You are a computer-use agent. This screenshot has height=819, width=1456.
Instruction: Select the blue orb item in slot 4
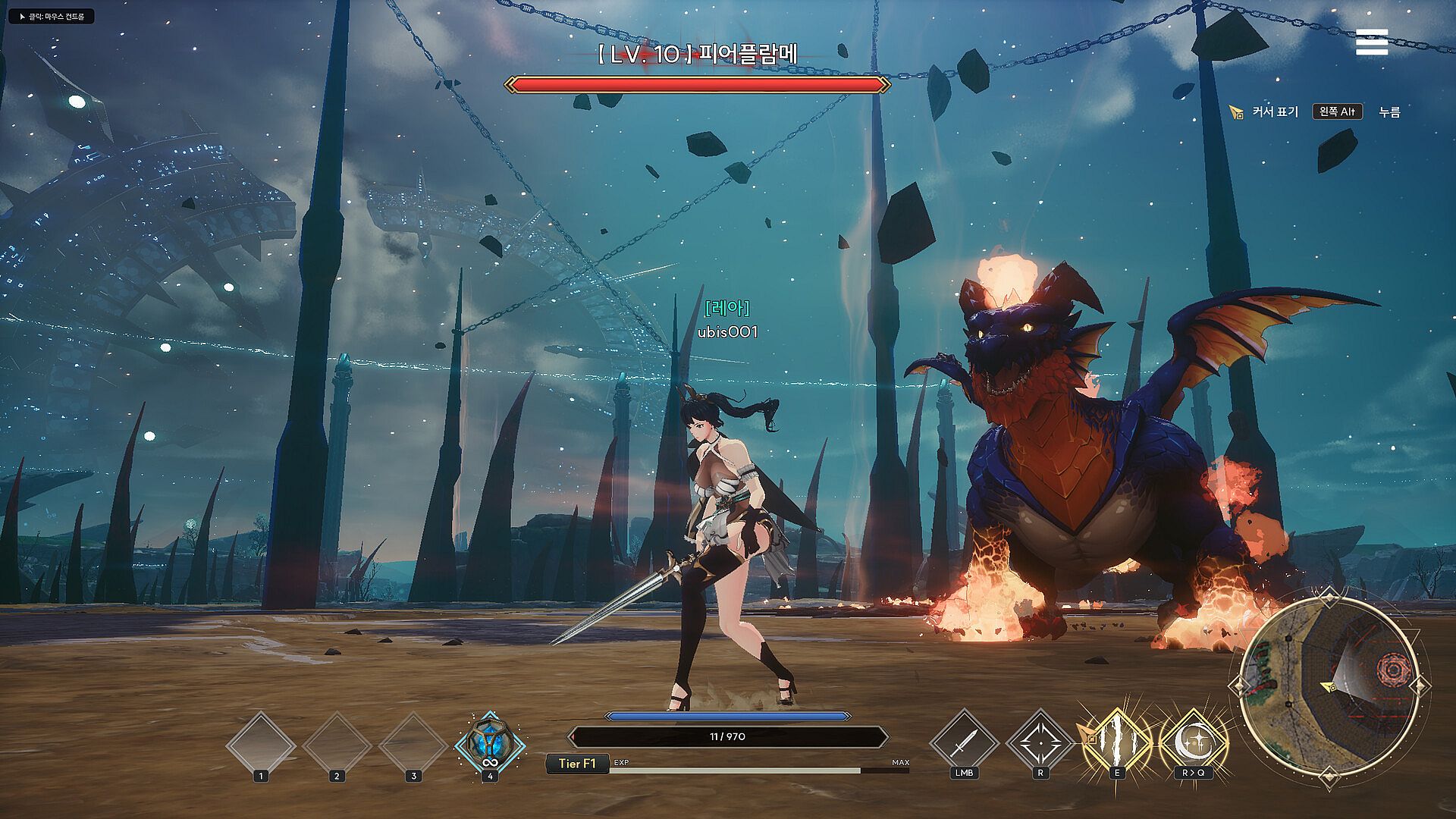[490, 745]
